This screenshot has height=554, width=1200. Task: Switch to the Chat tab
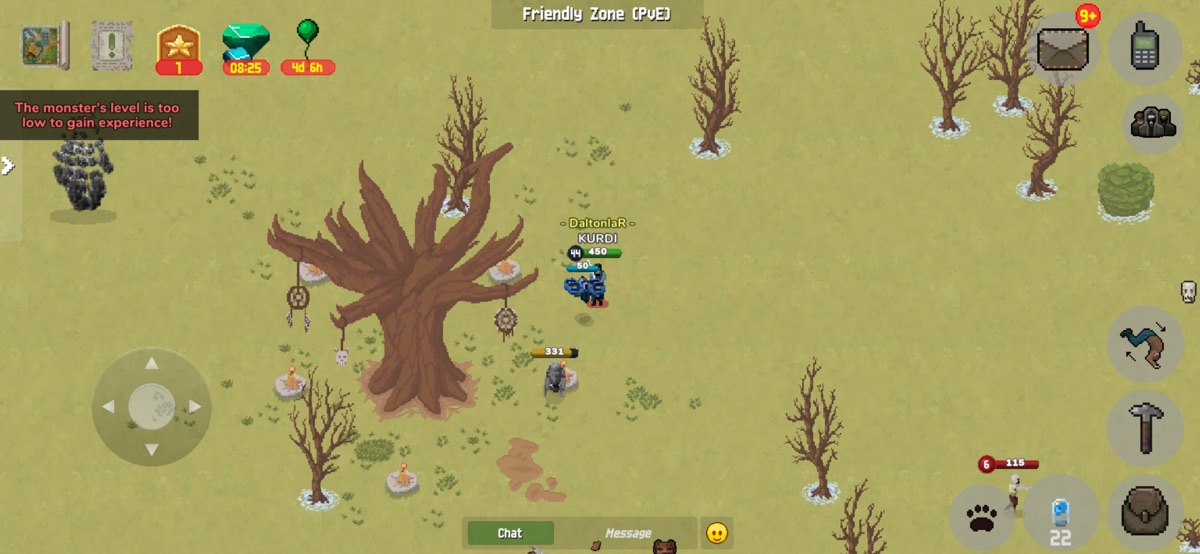click(510, 533)
